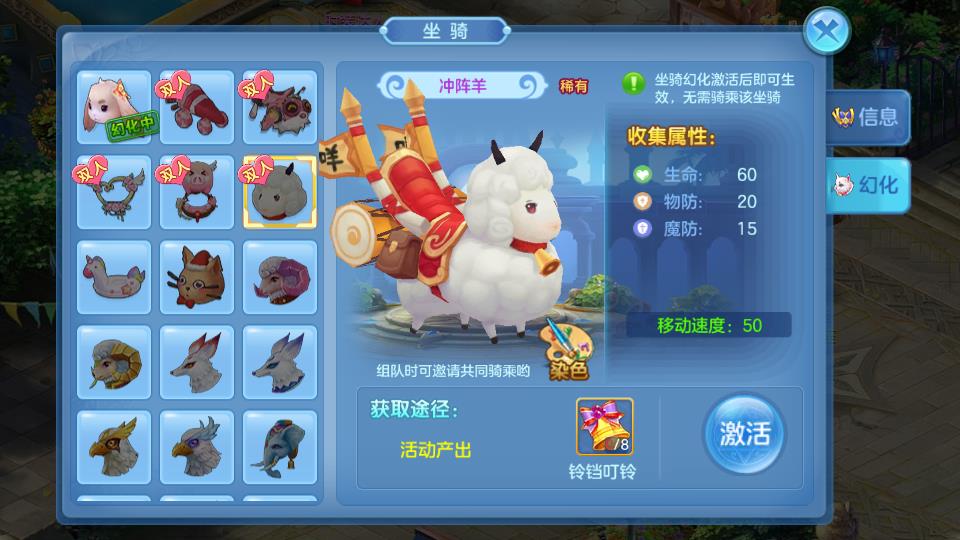
Task: Choose the red cannon two-seater mount
Action: pos(197,106)
